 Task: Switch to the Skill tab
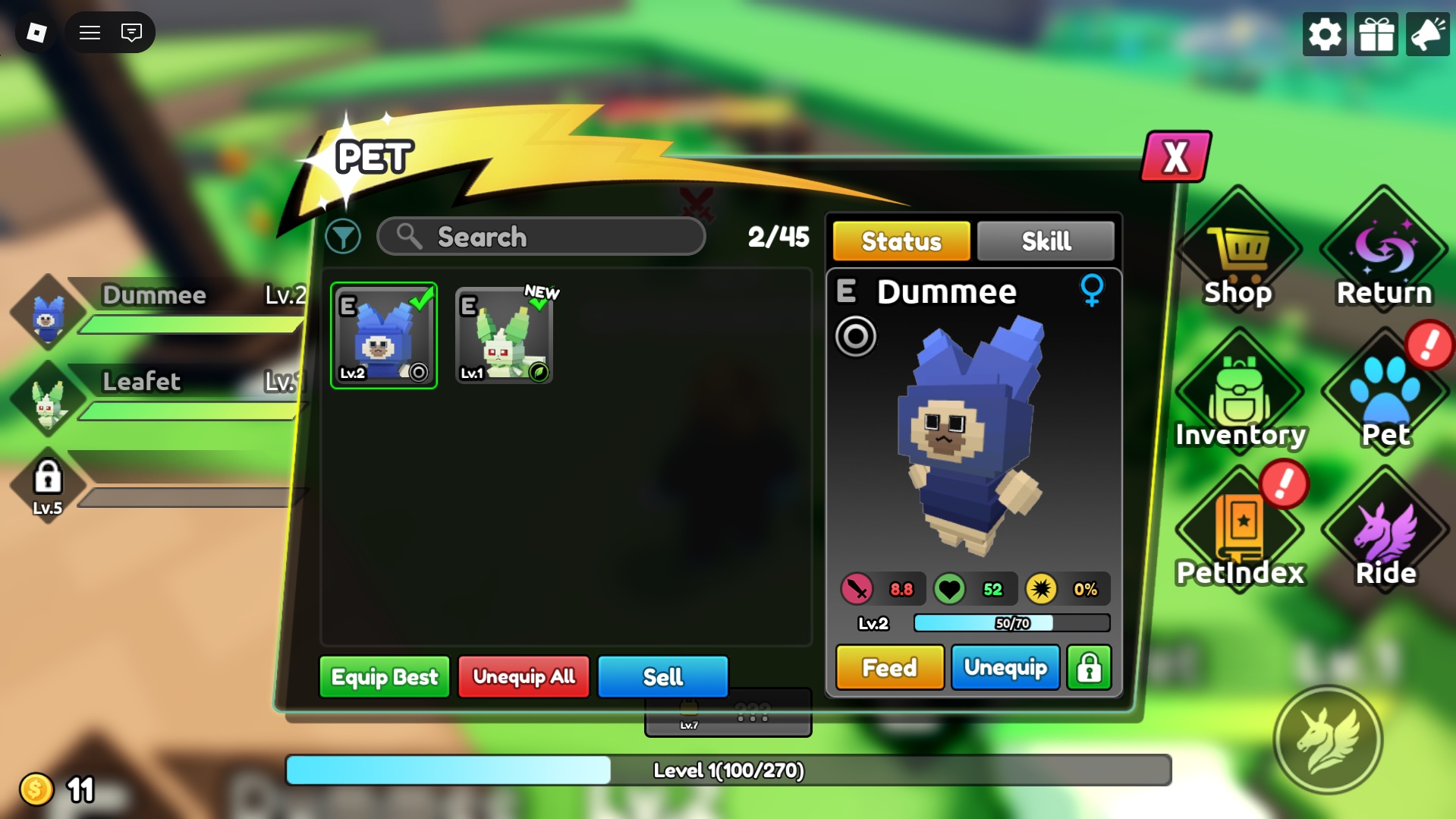(1045, 241)
